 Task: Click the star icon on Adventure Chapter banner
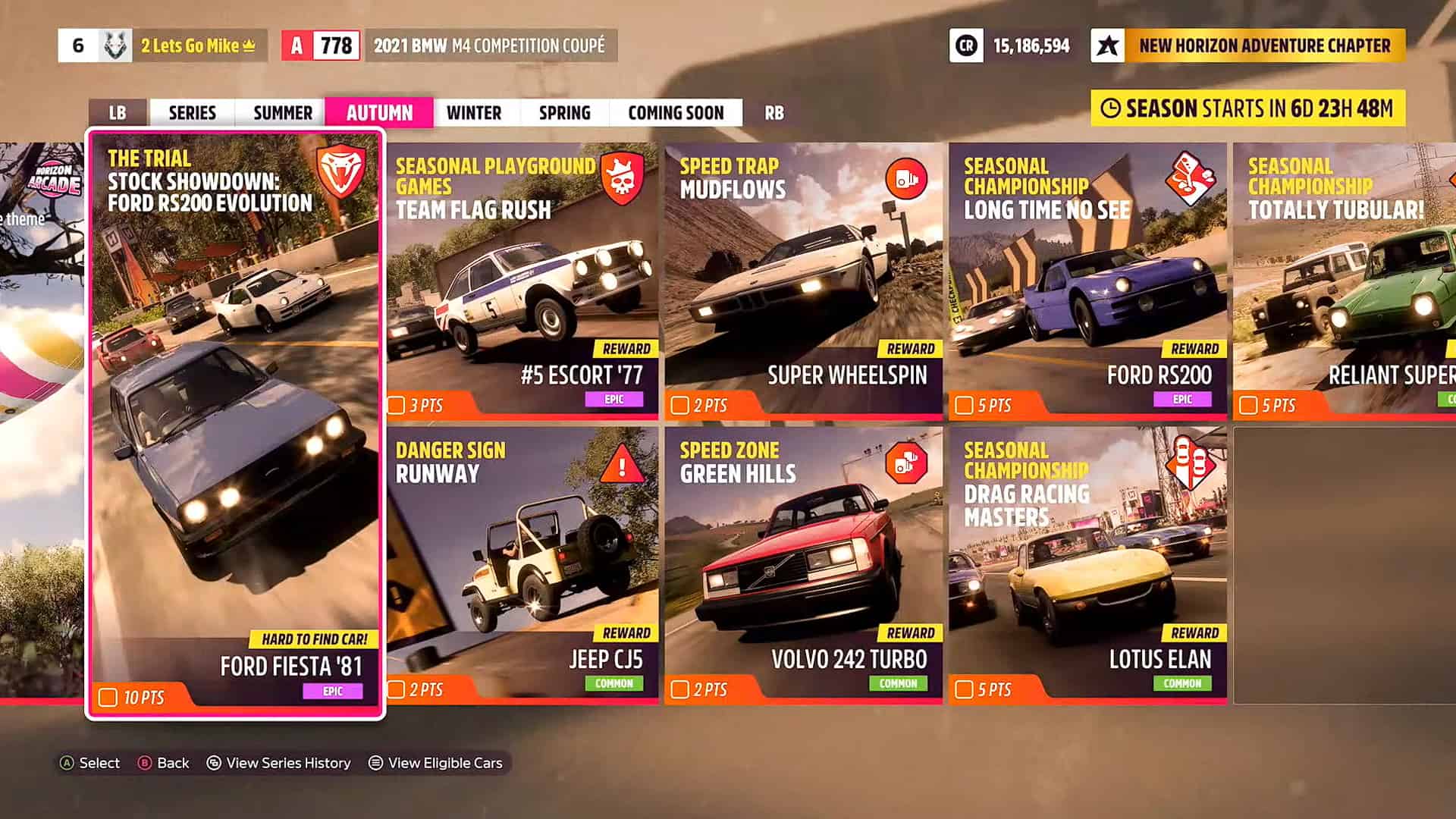(1109, 46)
